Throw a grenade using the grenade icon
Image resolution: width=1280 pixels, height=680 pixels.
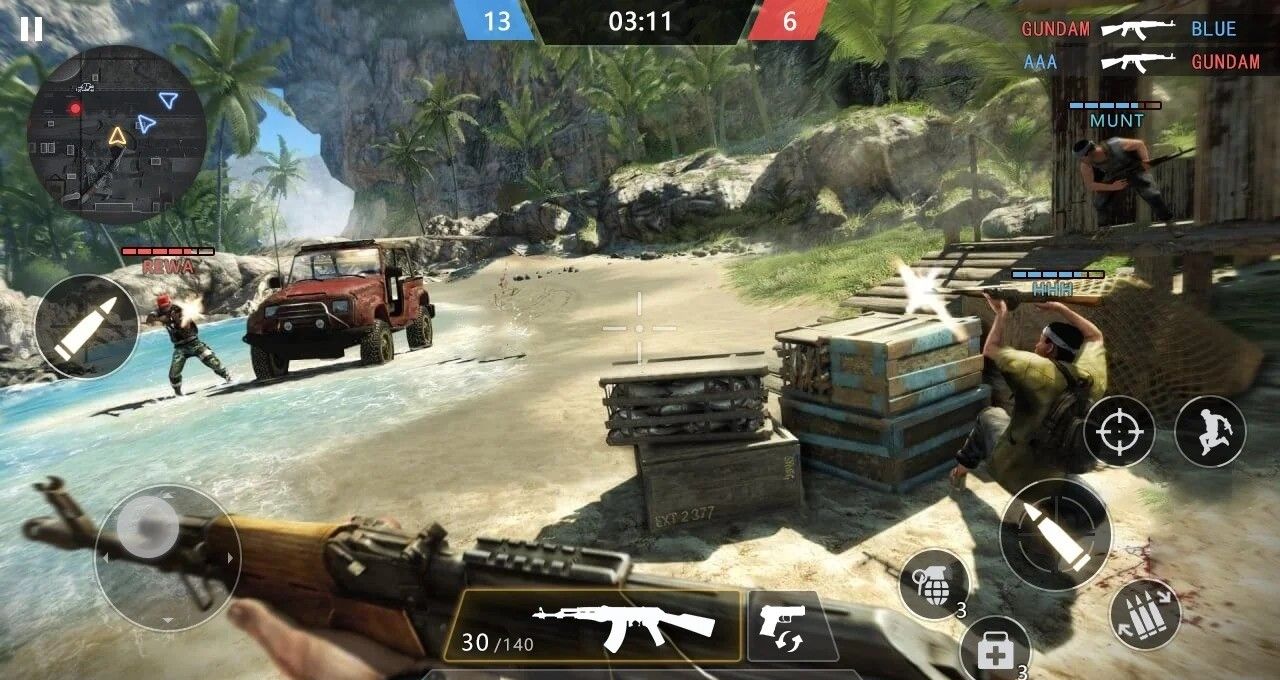coord(934,583)
